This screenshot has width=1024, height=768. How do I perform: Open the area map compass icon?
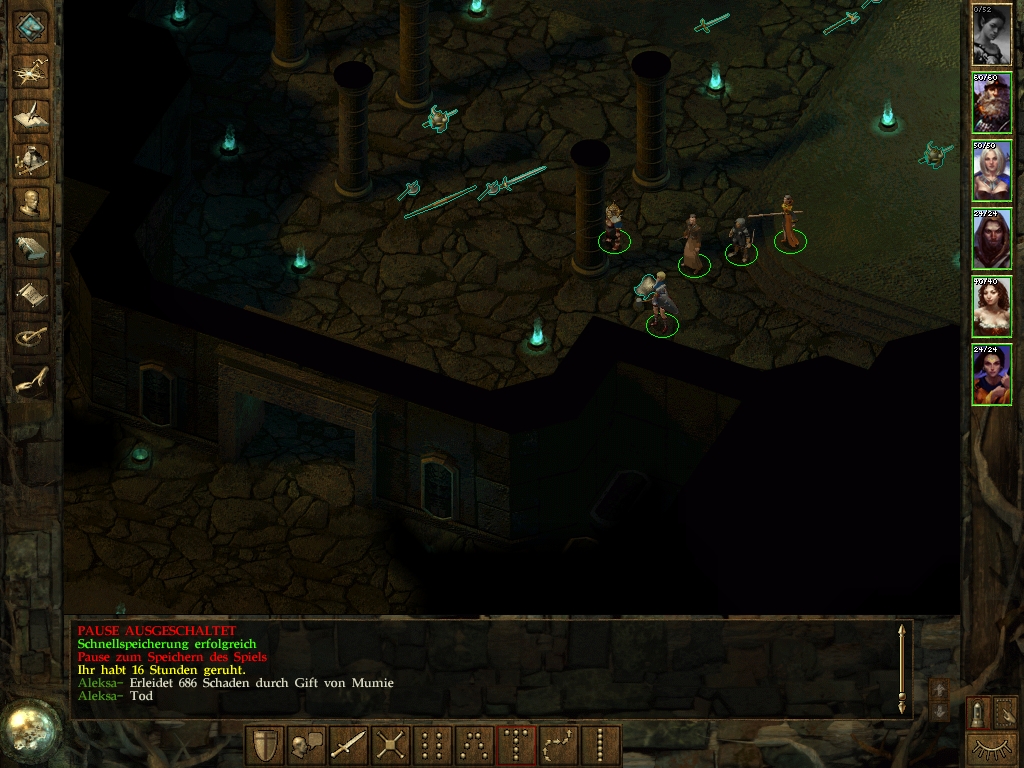pos(32,69)
